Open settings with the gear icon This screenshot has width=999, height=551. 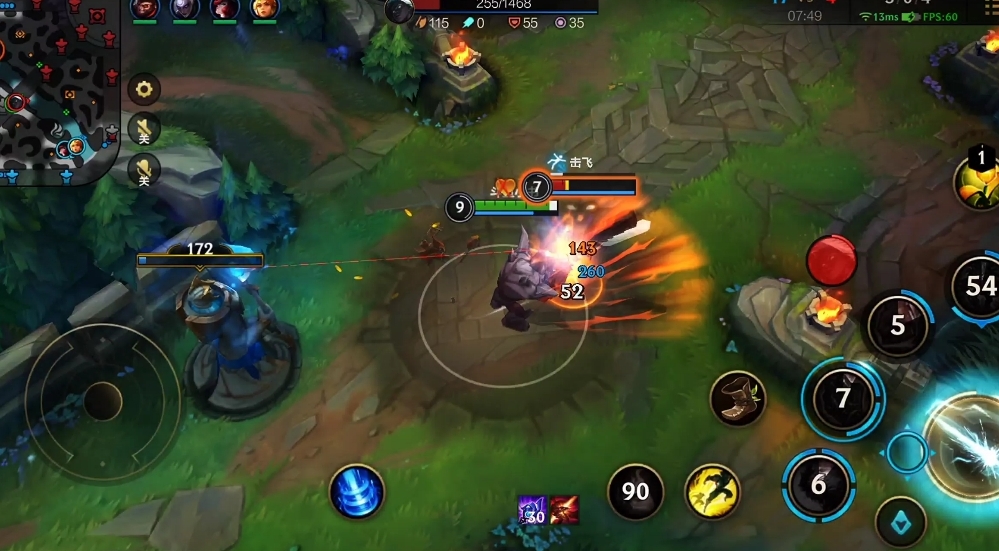click(145, 90)
